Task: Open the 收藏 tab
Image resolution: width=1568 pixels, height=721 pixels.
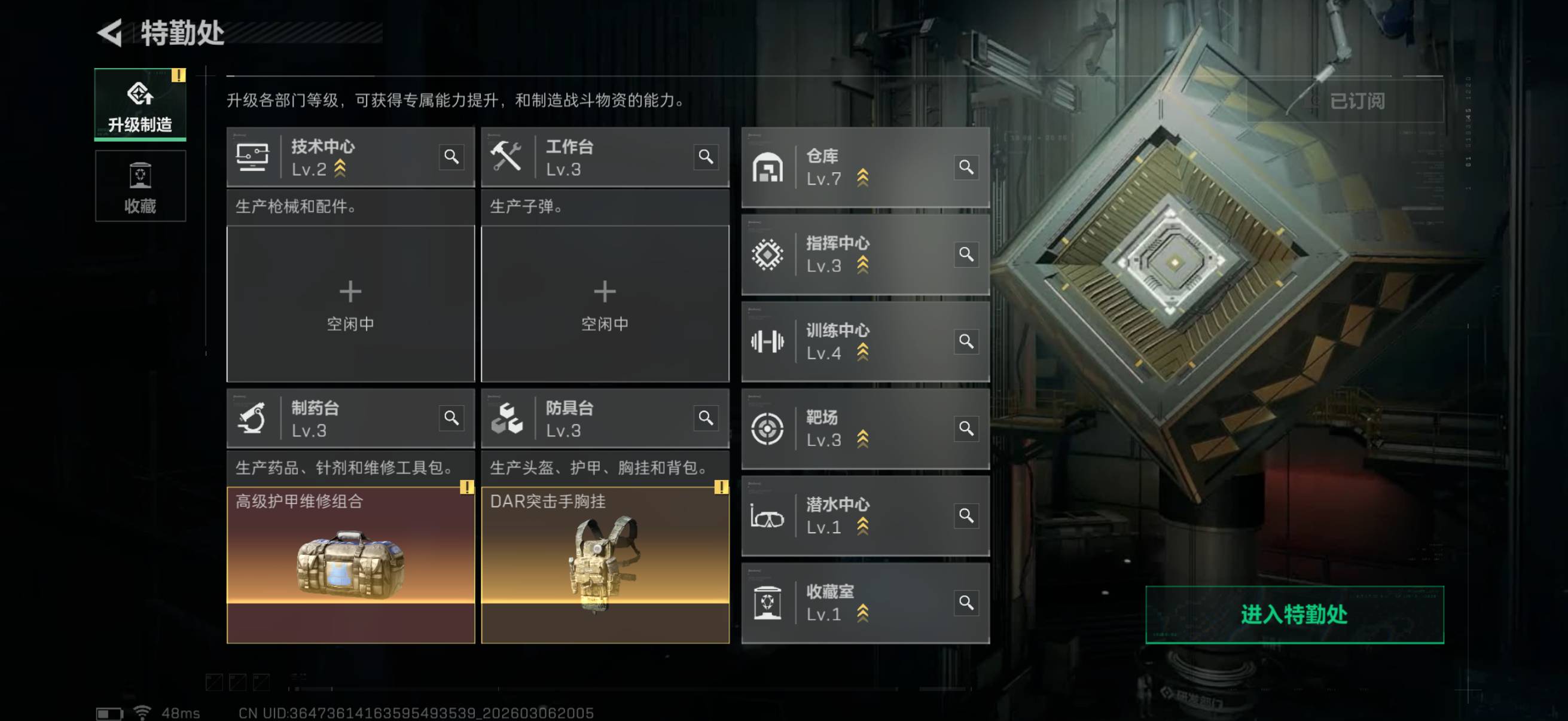Action: 140,186
